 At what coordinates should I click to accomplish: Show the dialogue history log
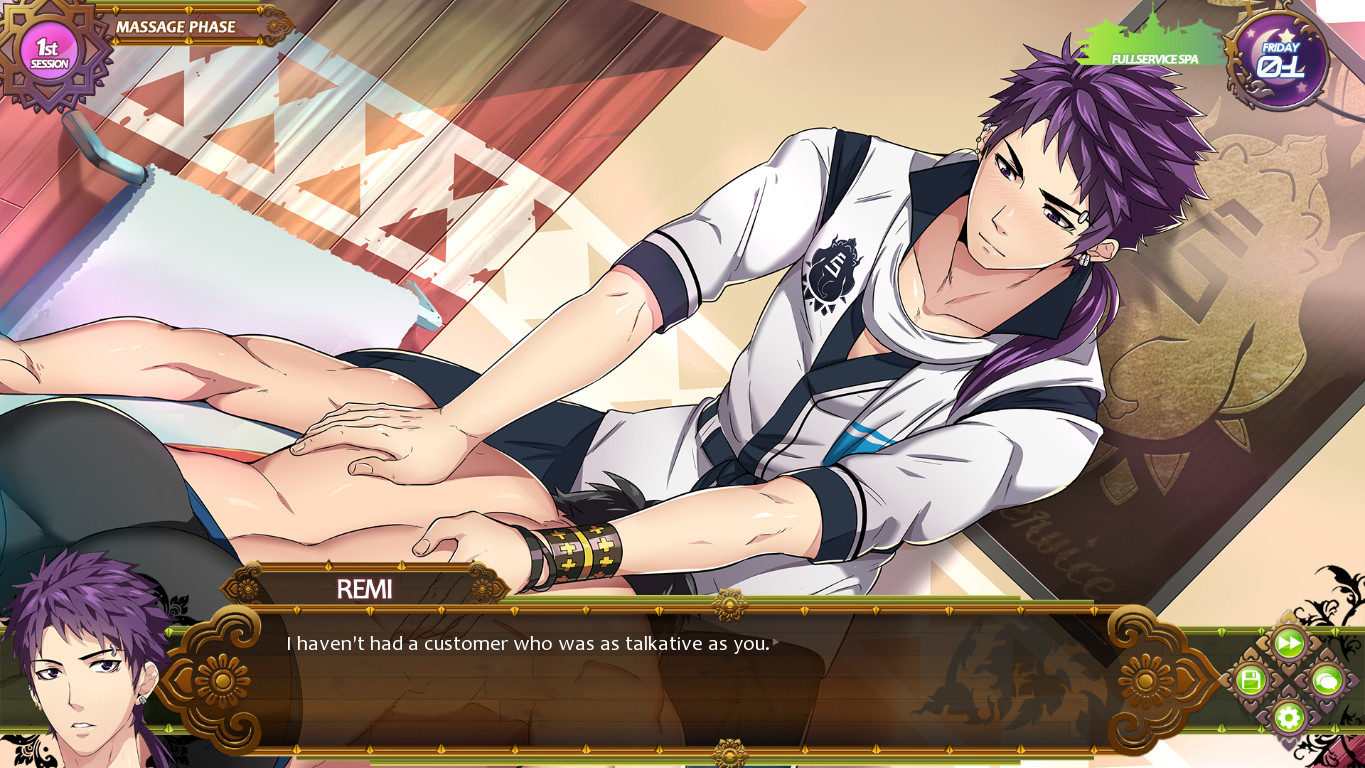click(x=1326, y=681)
